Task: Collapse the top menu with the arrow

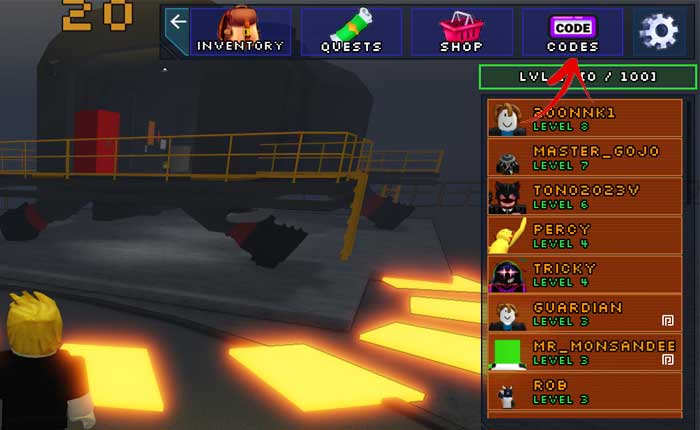Action: tap(177, 22)
